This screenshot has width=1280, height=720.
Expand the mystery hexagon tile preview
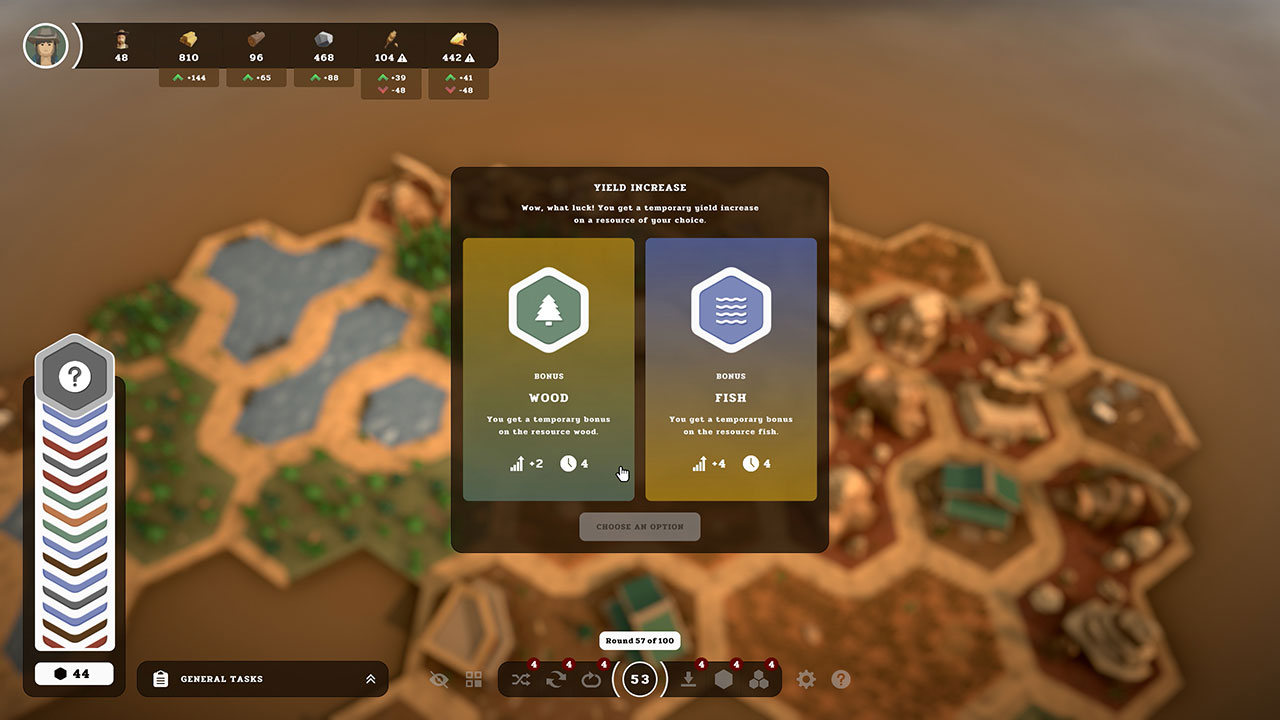(x=73, y=376)
